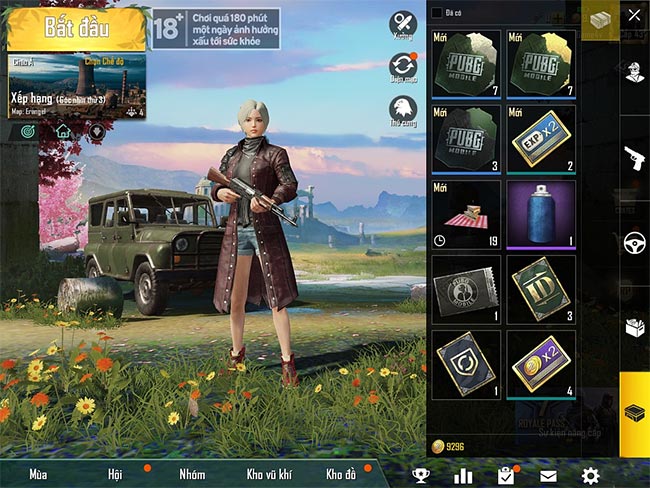Open the mail envelope icon
The image size is (650, 488).
coord(548,475)
